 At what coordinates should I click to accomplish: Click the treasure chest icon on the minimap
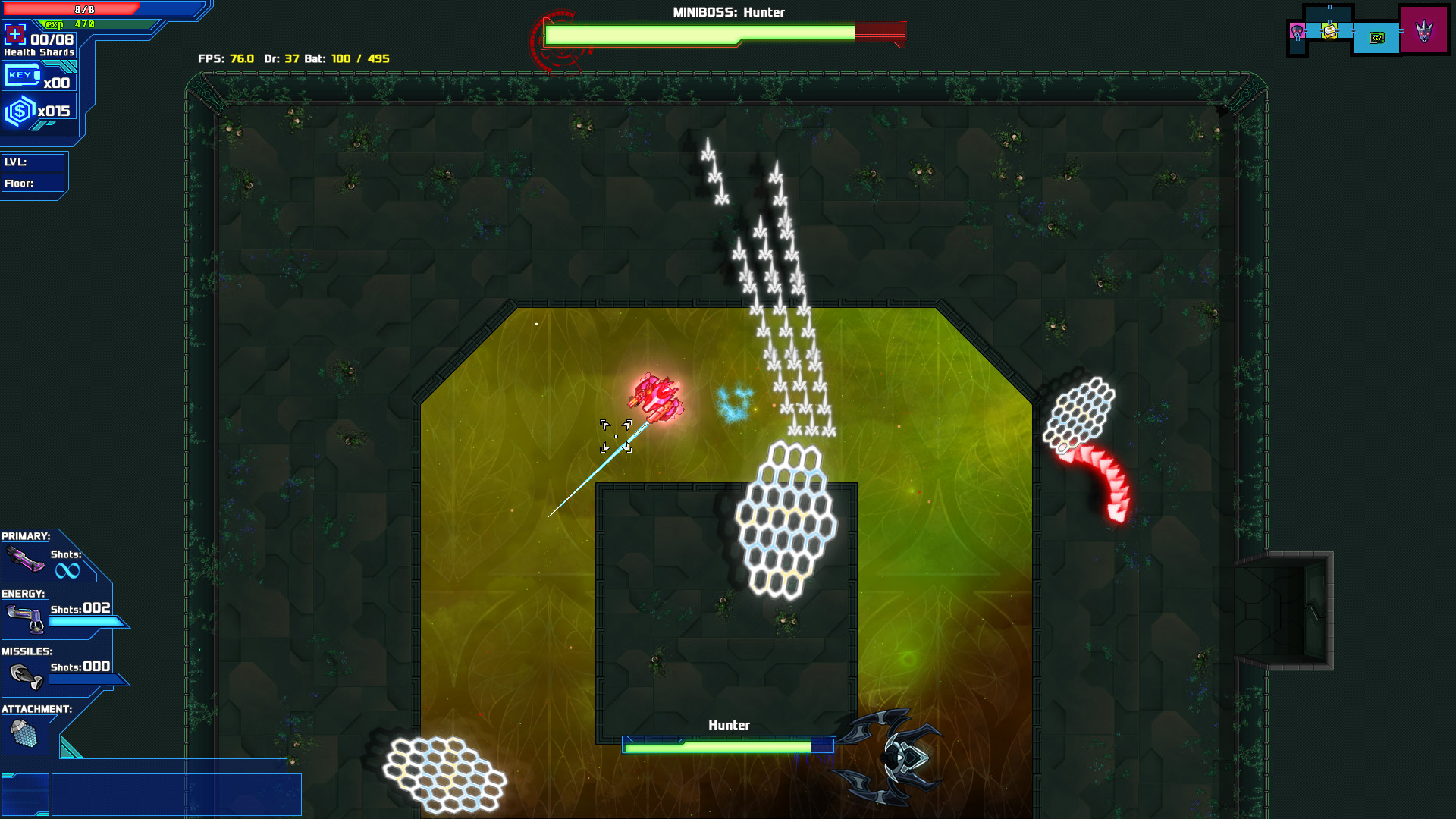(x=1330, y=33)
